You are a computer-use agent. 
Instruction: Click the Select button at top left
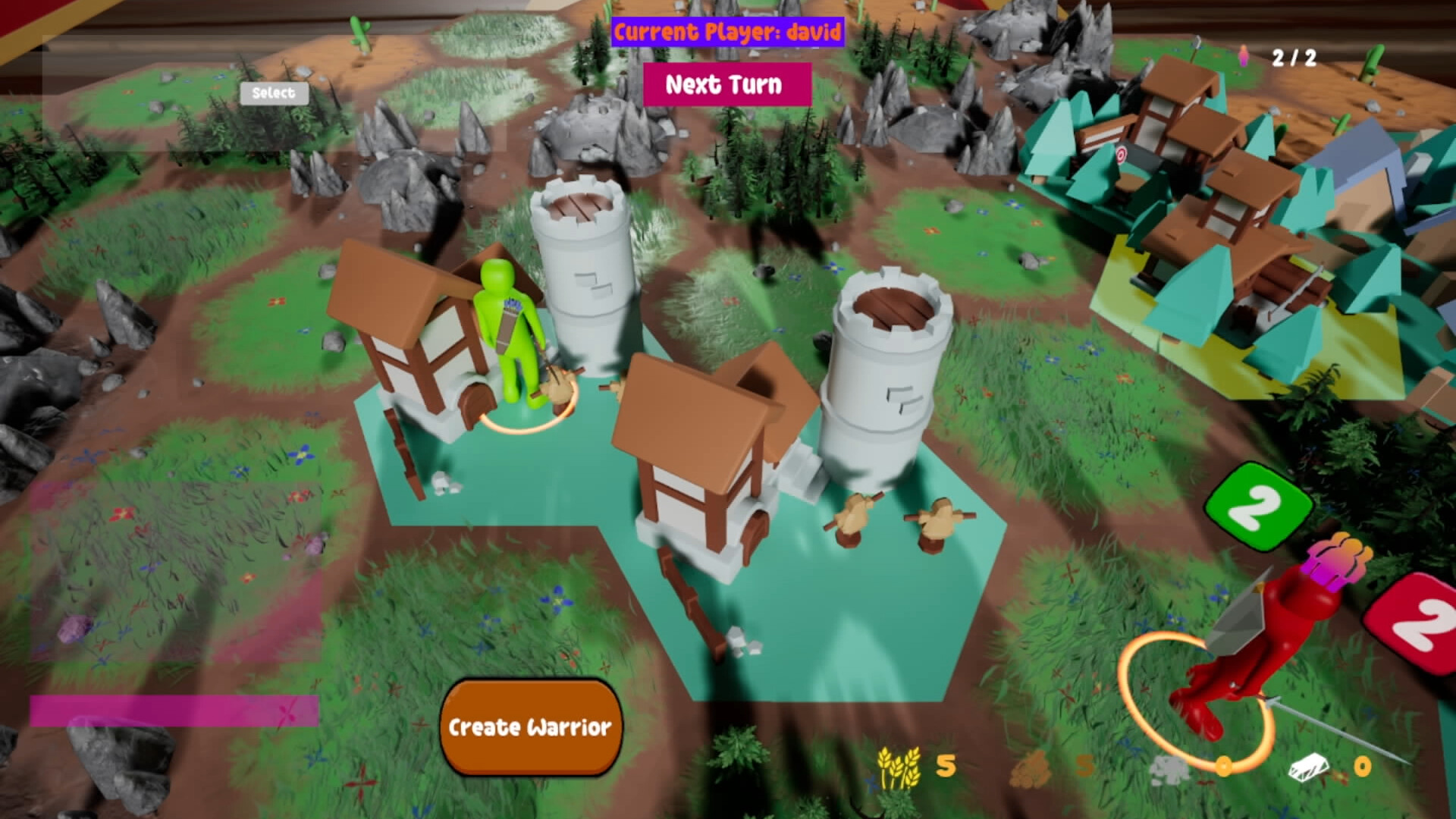pos(274,93)
